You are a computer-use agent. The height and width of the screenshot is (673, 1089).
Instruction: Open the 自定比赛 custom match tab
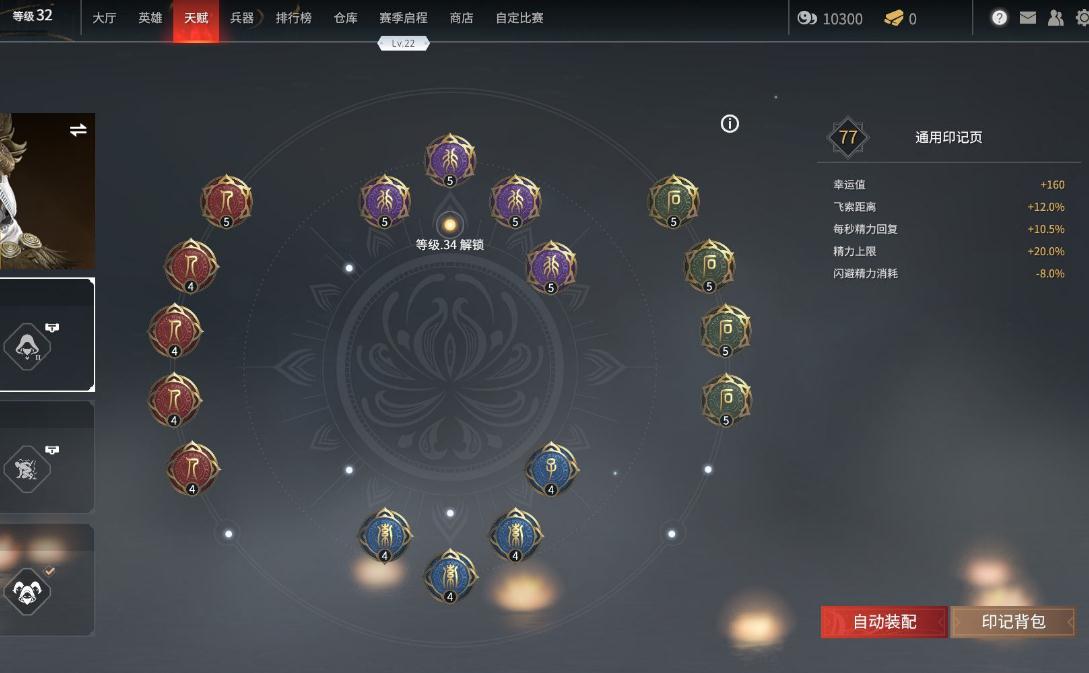click(x=519, y=18)
